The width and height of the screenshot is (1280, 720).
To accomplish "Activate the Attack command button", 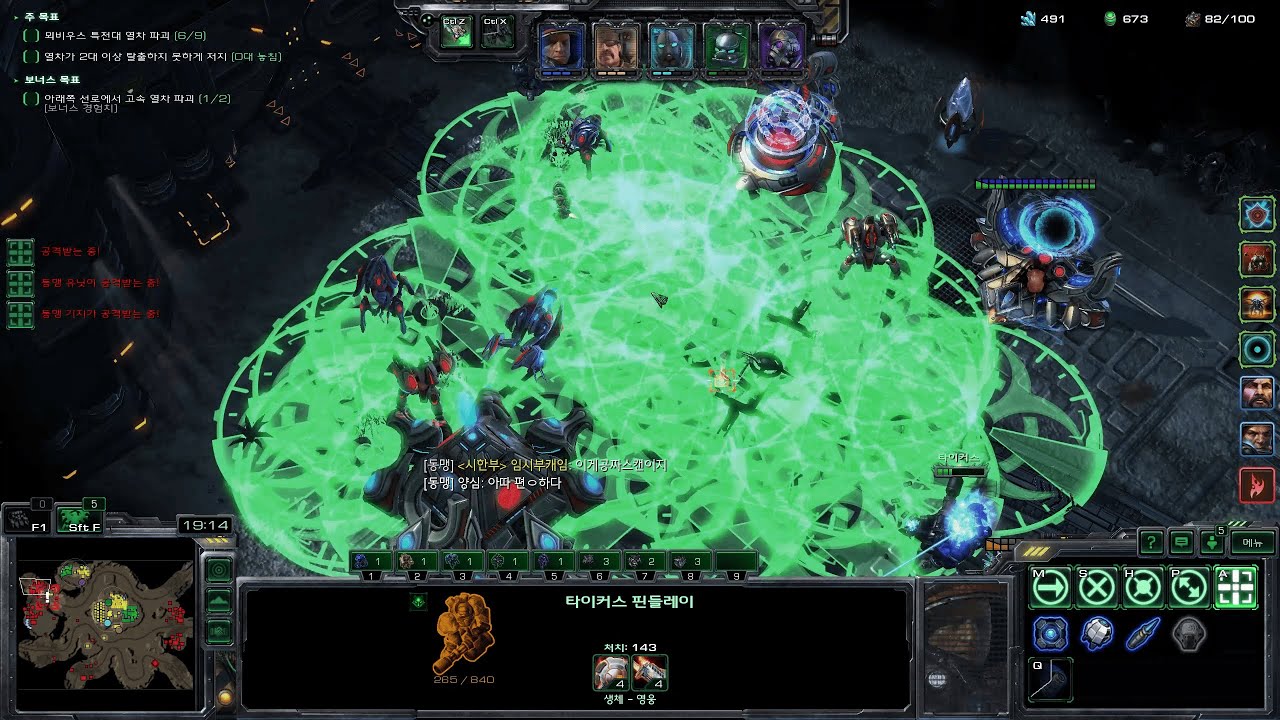I will [1235, 588].
